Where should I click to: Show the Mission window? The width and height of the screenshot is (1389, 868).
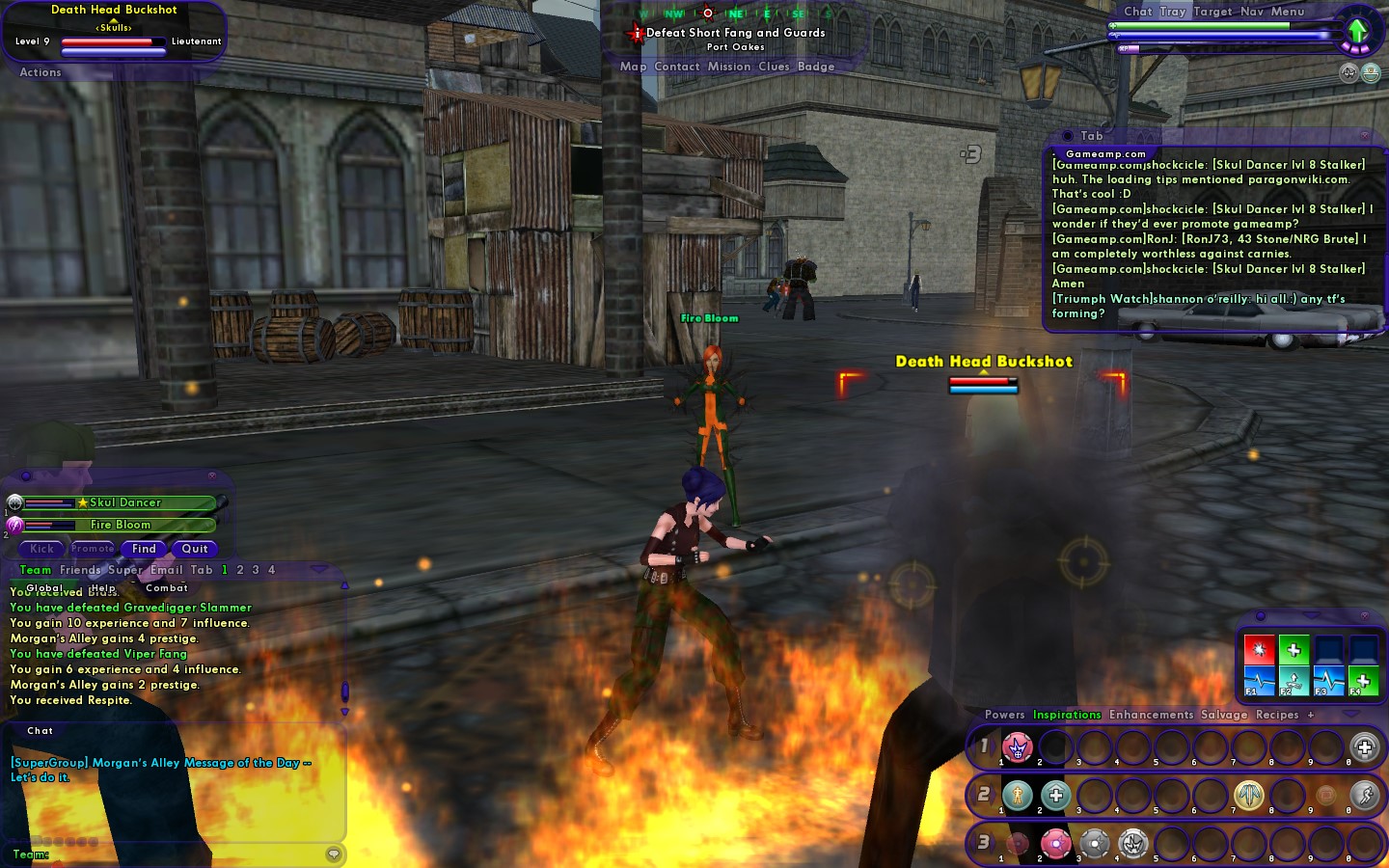pyautogui.click(x=728, y=67)
